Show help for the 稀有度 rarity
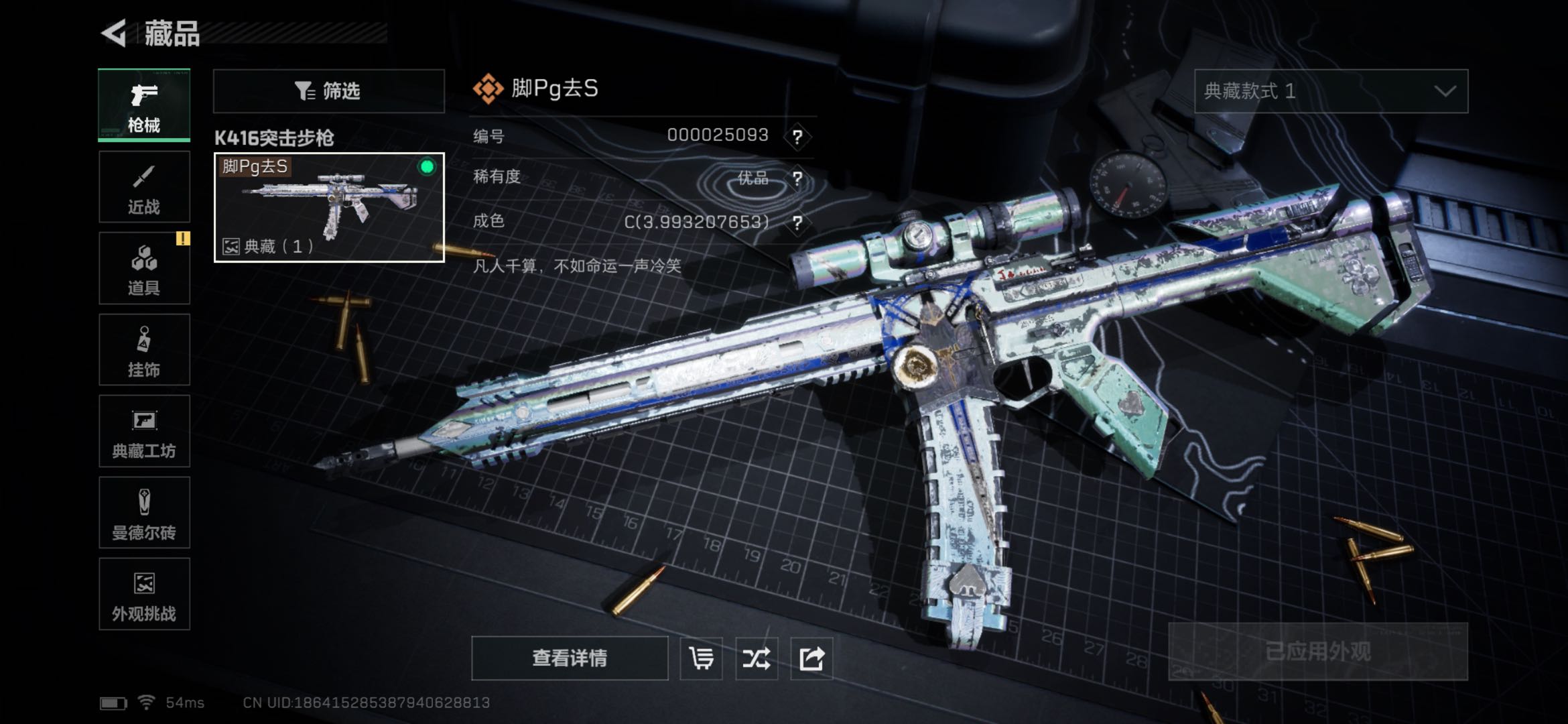 pos(797,179)
